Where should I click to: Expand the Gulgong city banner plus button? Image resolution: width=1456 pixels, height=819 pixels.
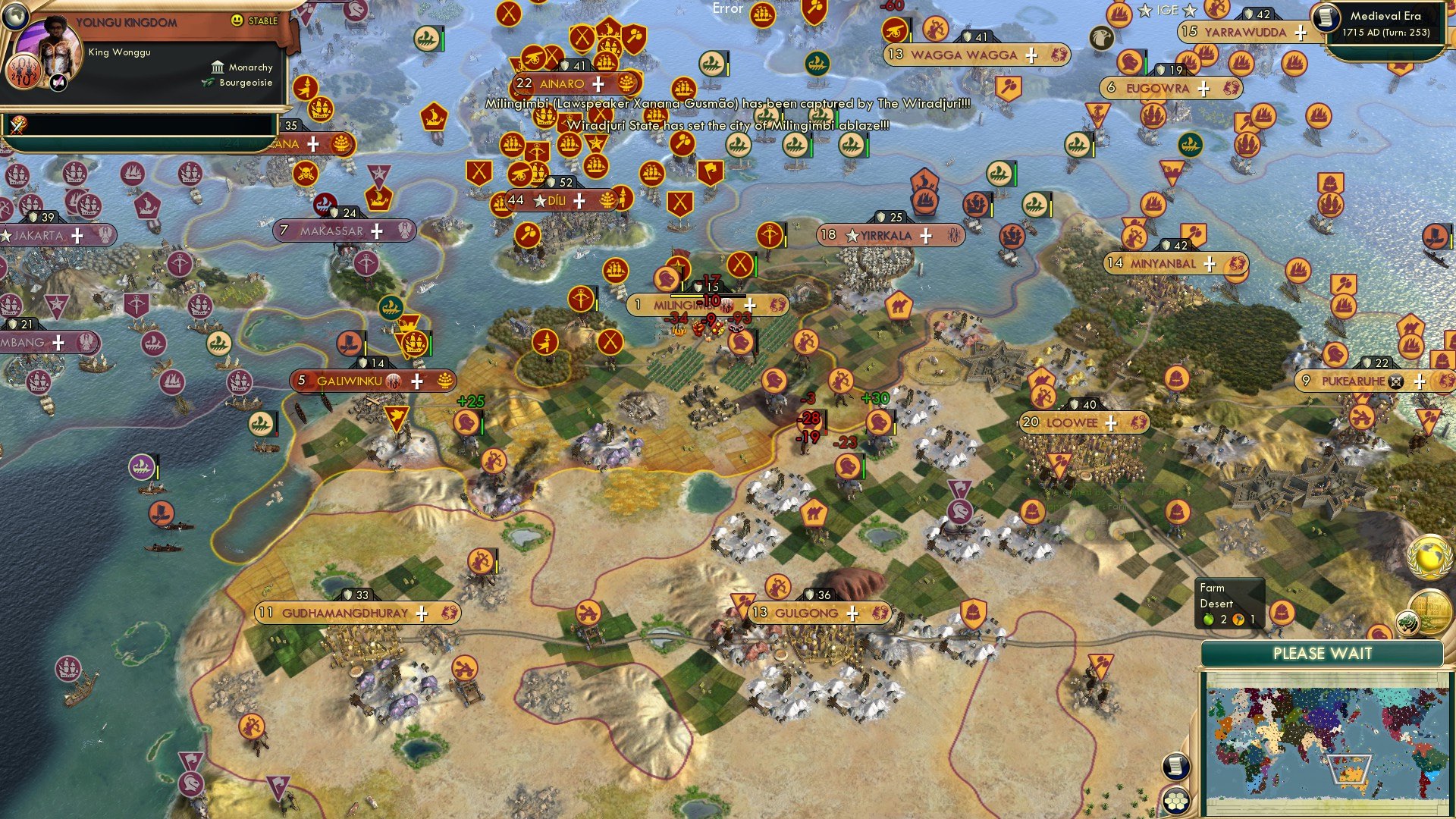[853, 613]
